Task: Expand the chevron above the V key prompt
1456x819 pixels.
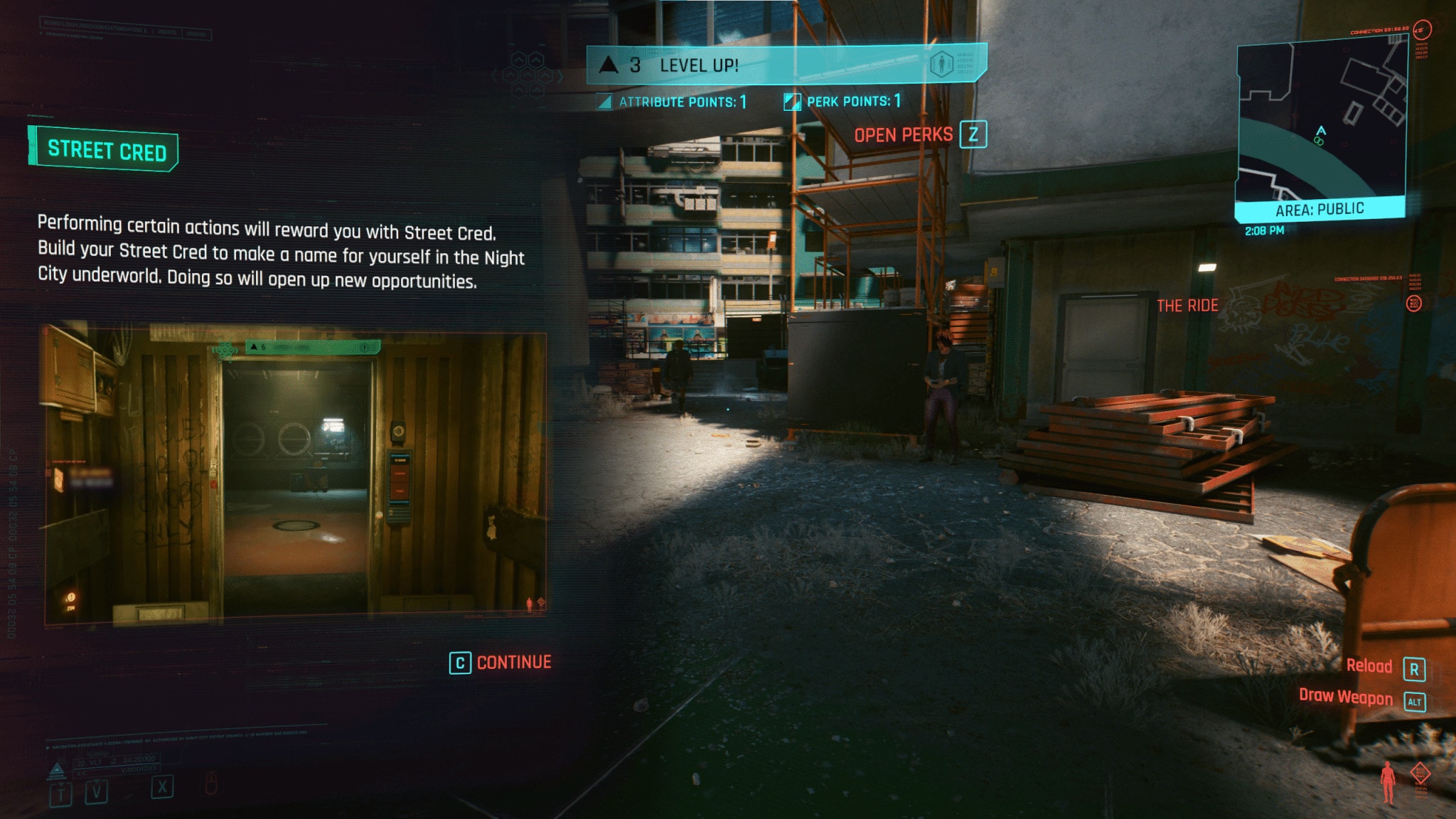Action: tap(97, 781)
